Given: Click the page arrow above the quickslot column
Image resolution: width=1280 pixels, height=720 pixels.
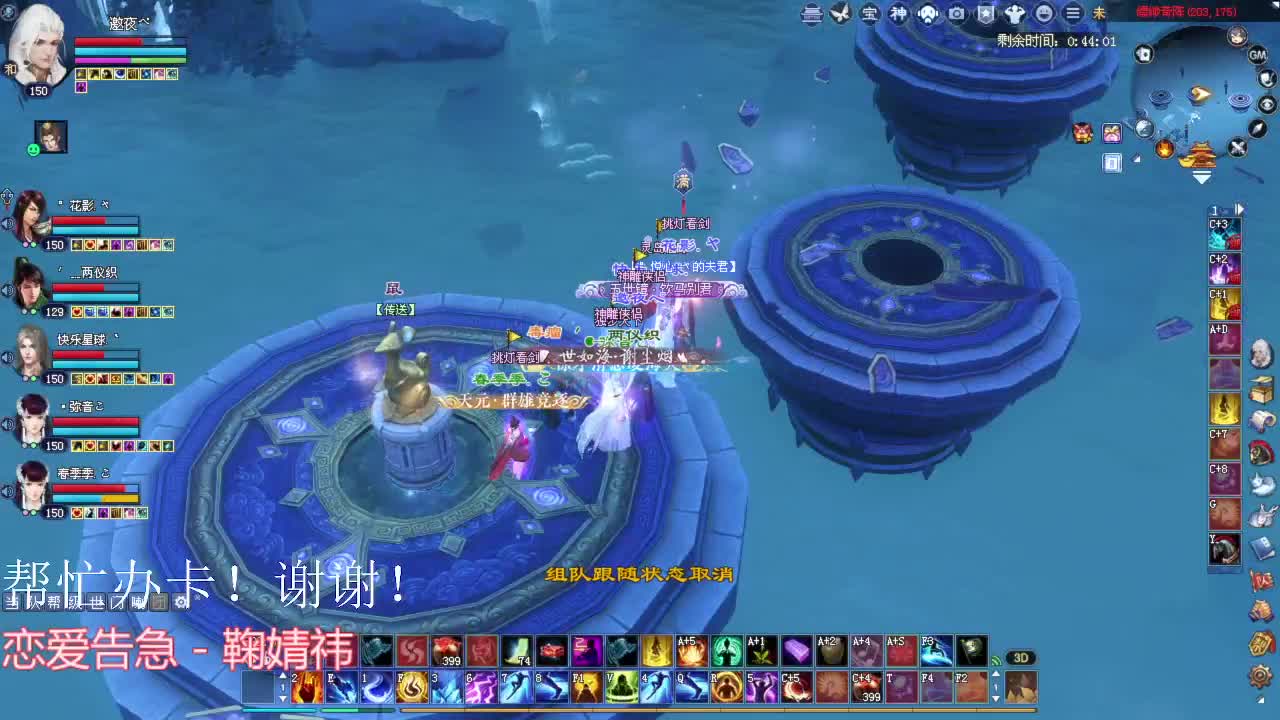Looking at the screenshot, I should pyautogui.click(x=1239, y=209).
